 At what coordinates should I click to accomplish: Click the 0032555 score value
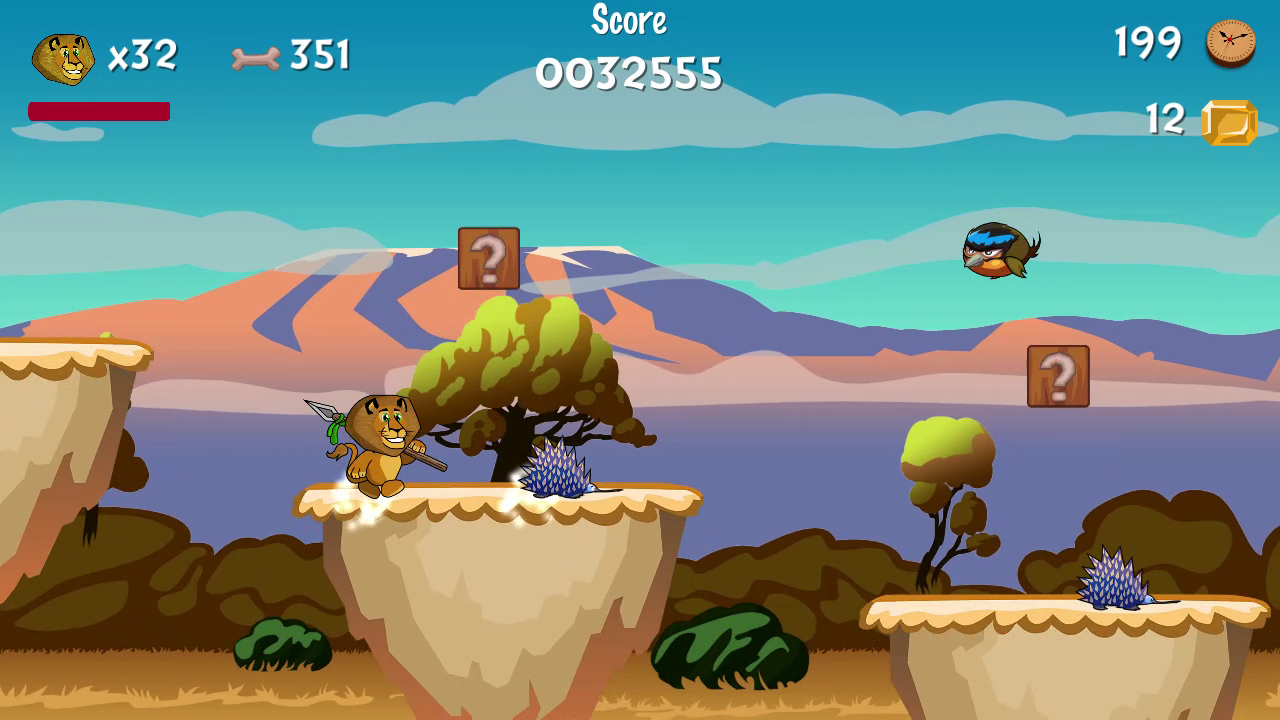click(x=628, y=72)
